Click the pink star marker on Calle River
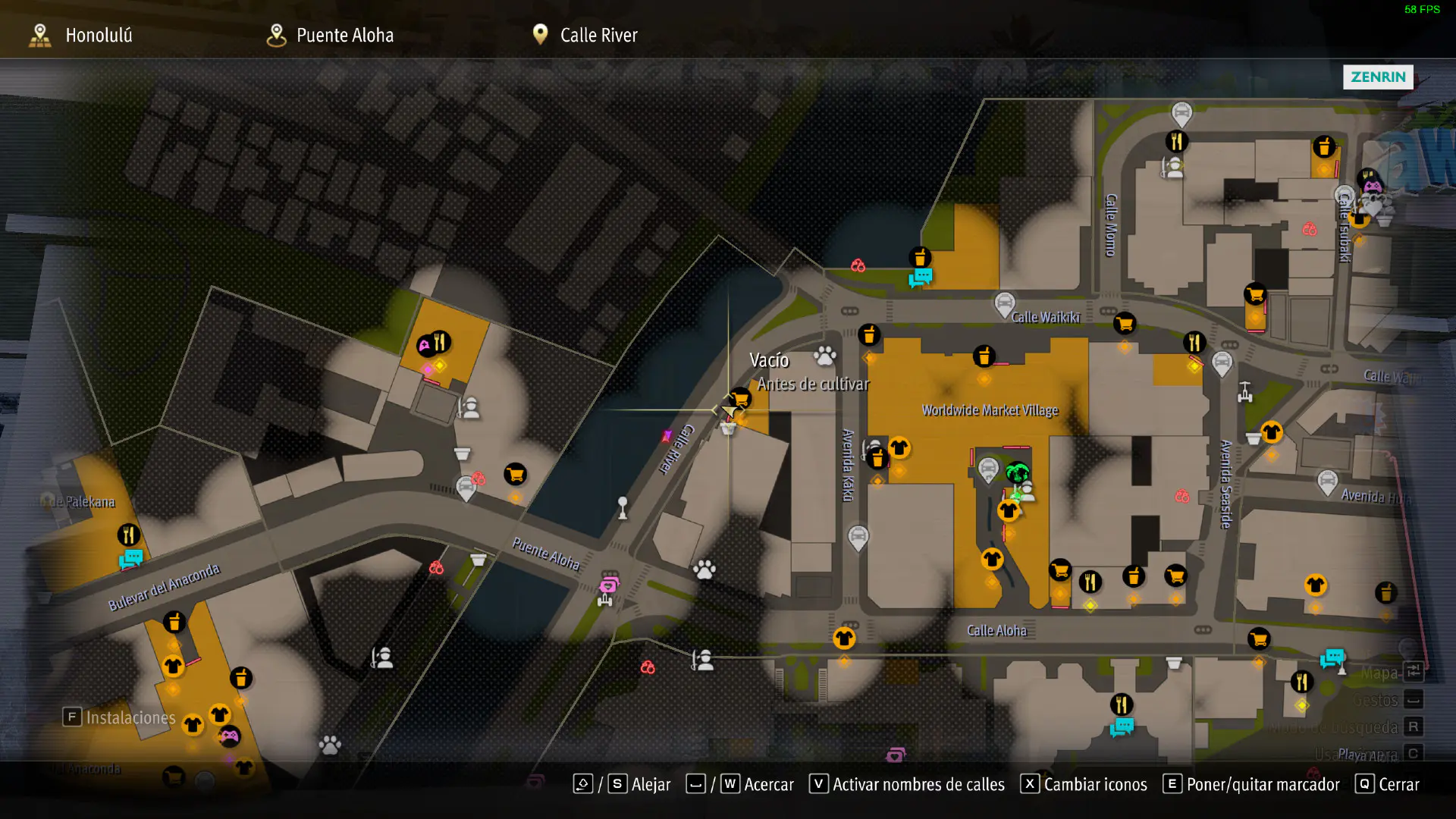The width and height of the screenshot is (1456, 819). pyautogui.click(x=667, y=436)
